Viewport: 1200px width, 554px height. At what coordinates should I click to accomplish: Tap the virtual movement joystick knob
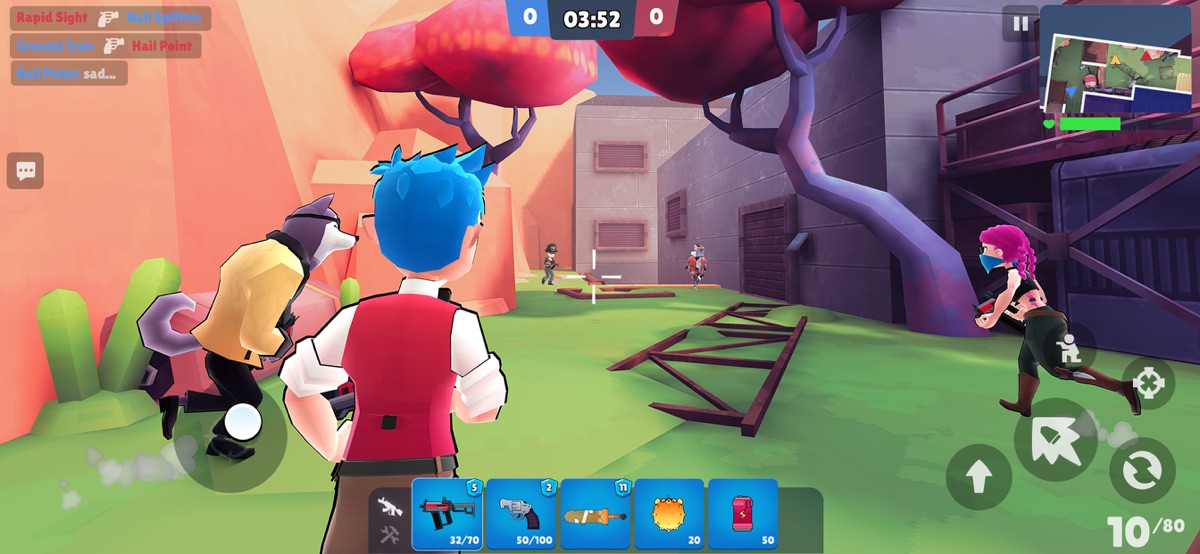click(x=242, y=422)
